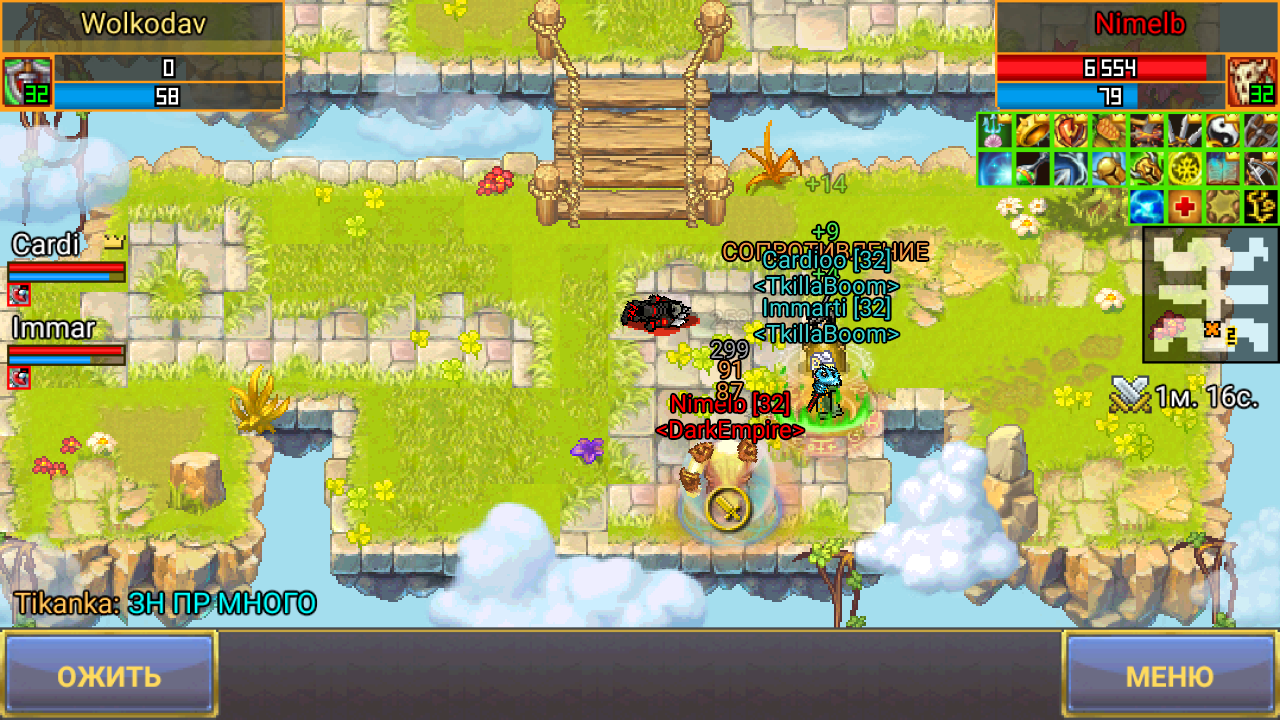Inspect the trident and seashell buff
Viewport: 1280px width, 720px height.
click(x=995, y=131)
